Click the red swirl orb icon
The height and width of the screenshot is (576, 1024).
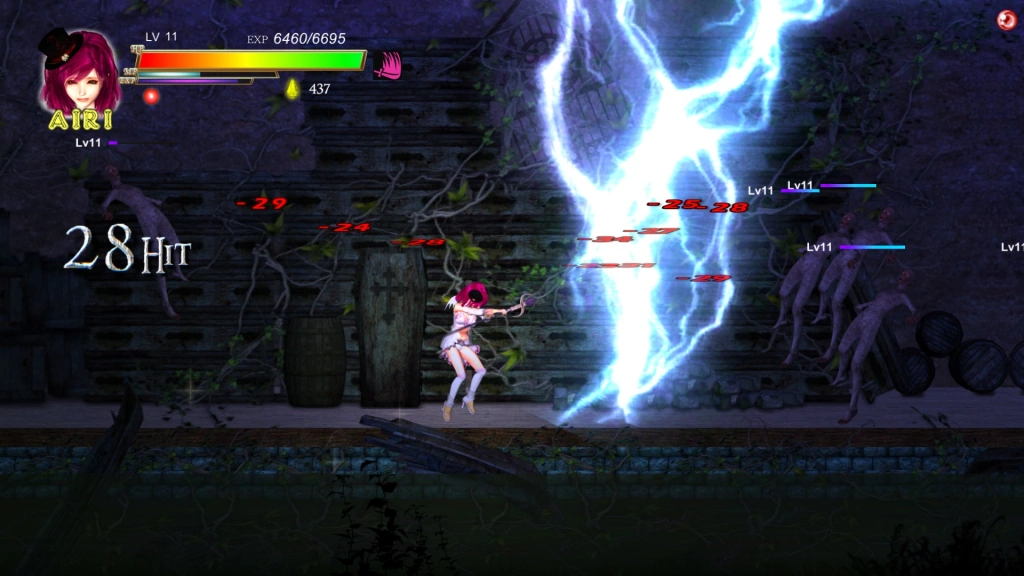(1007, 20)
